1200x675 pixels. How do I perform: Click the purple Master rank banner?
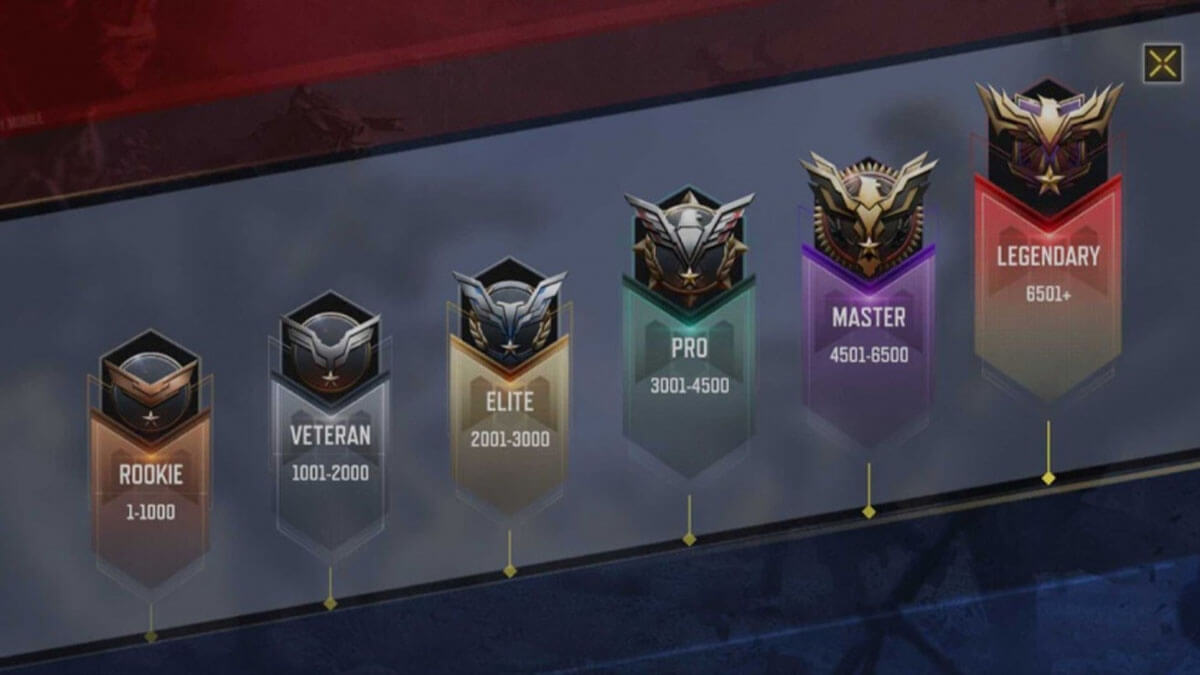click(x=868, y=325)
